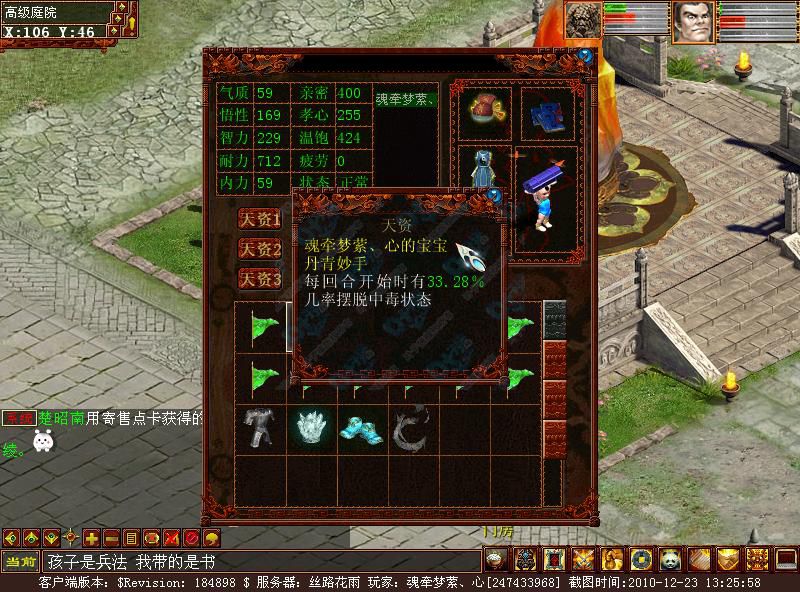The width and height of the screenshot is (800, 592).
Task: Open the 天资3 talent button
Action: 259,279
